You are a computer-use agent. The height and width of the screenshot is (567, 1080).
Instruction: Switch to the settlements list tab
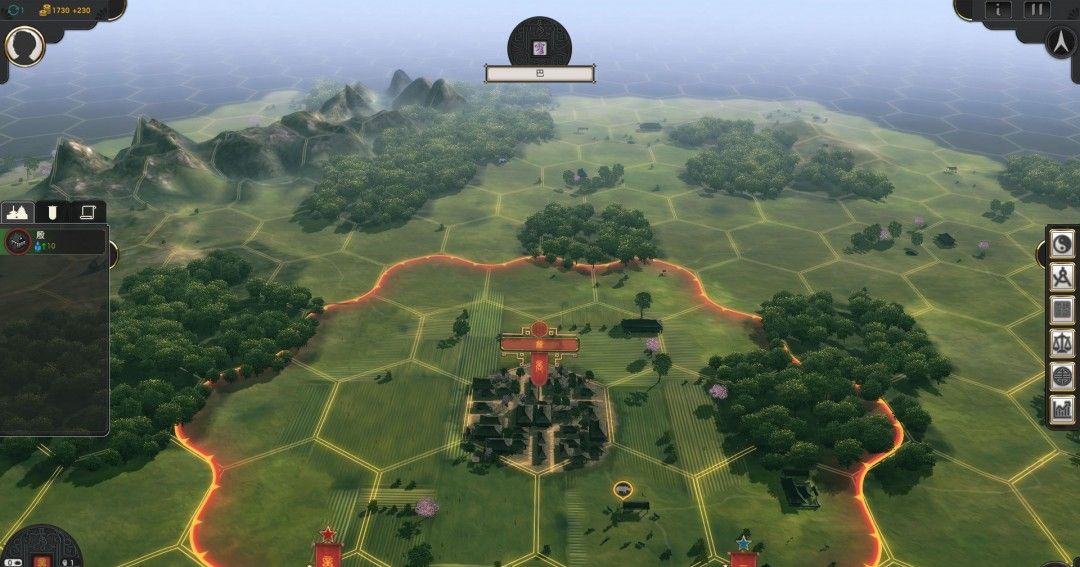(18, 212)
